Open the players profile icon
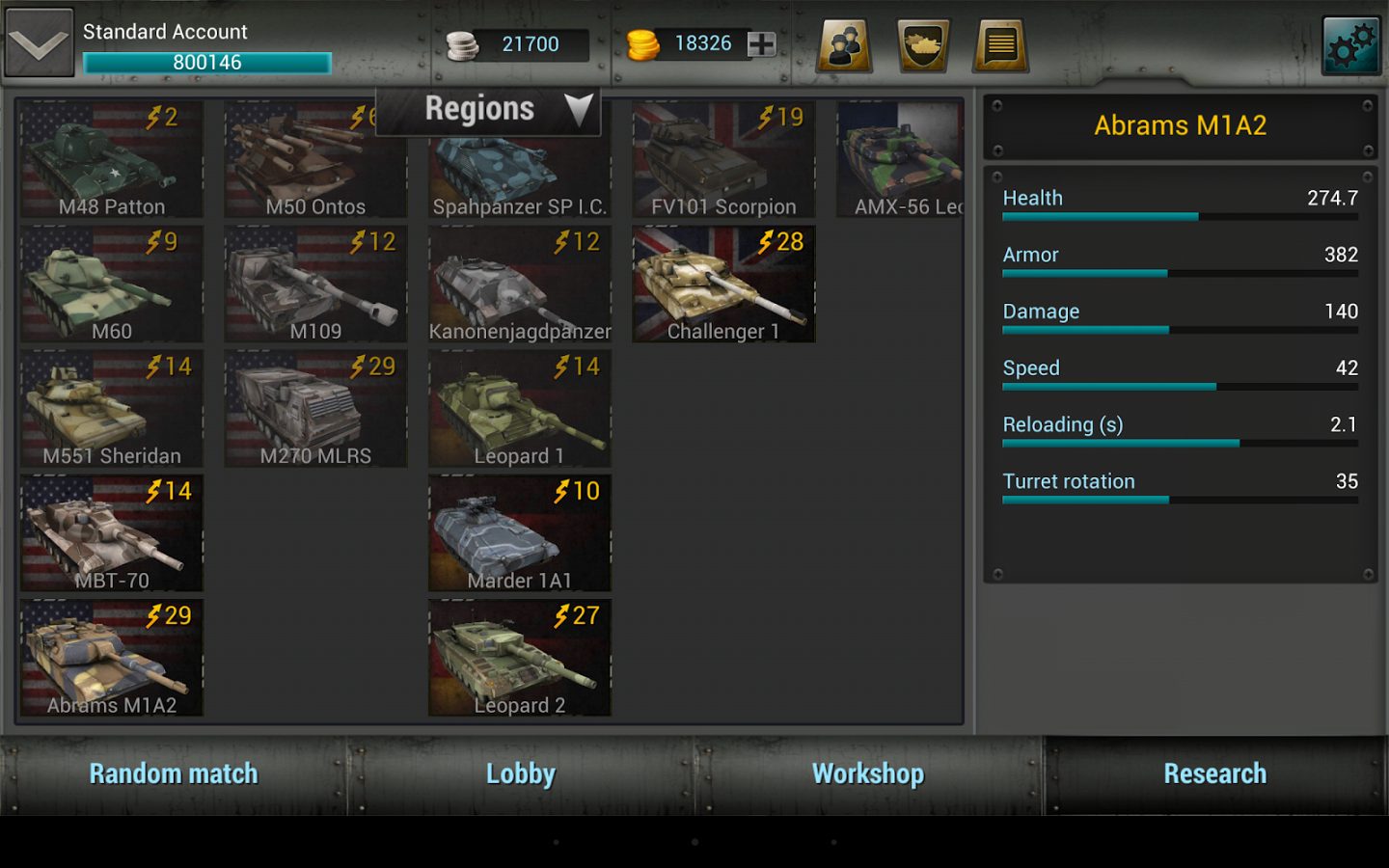Viewport: 1389px width, 868px height. [x=845, y=45]
